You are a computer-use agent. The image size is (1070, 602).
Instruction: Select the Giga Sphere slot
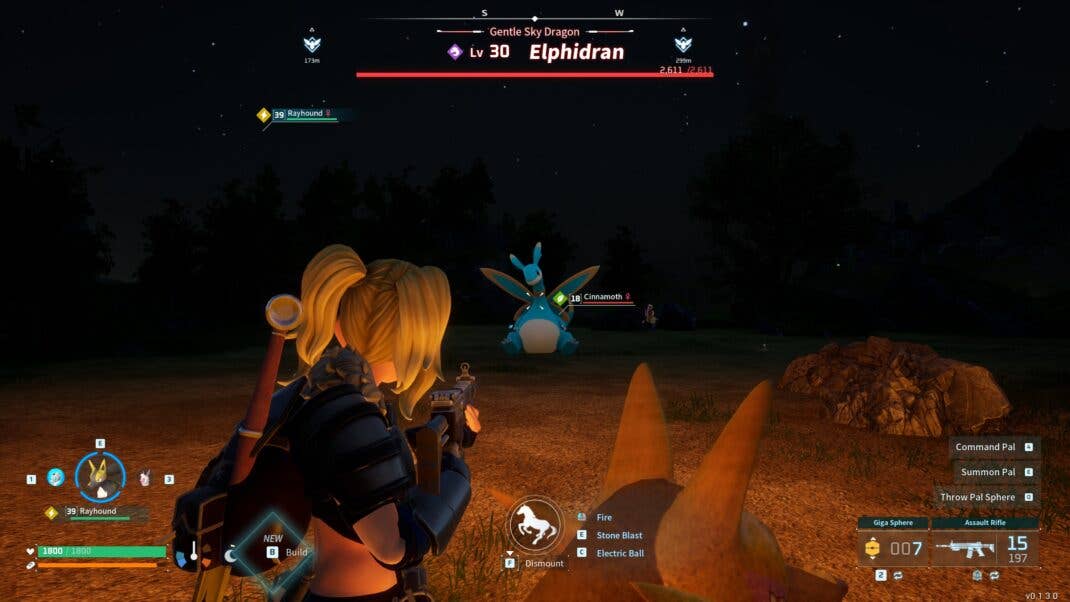pos(892,547)
